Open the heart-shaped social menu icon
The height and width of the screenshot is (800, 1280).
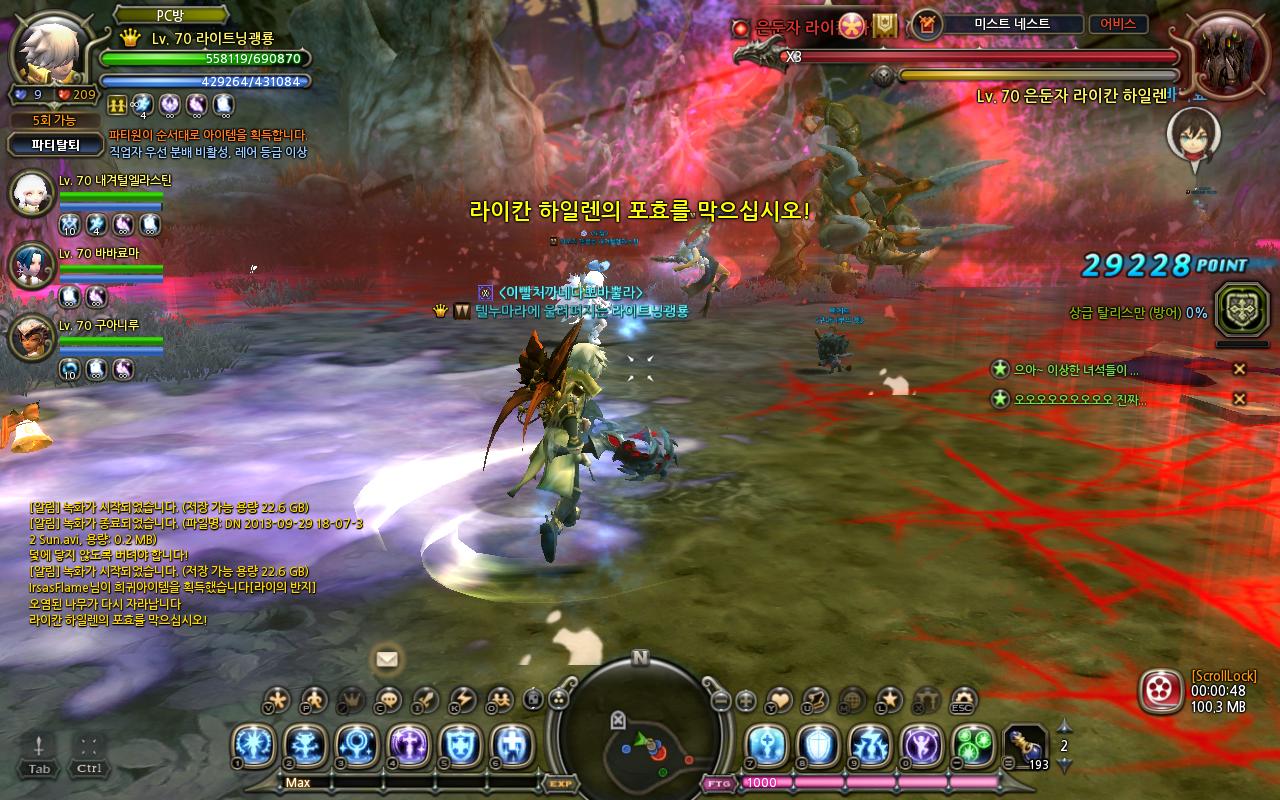[x=779, y=699]
